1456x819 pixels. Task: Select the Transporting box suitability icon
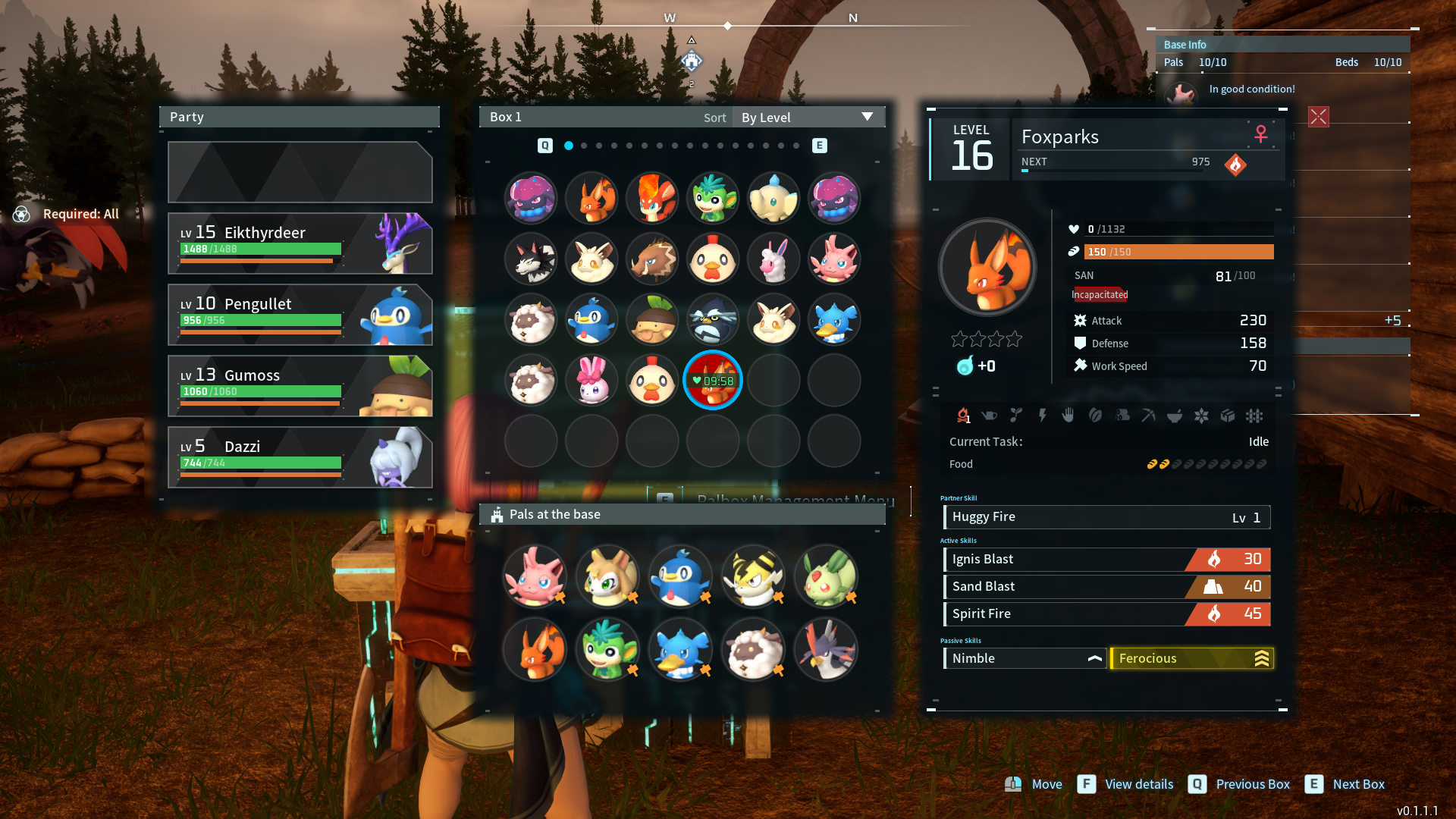(1228, 416)
